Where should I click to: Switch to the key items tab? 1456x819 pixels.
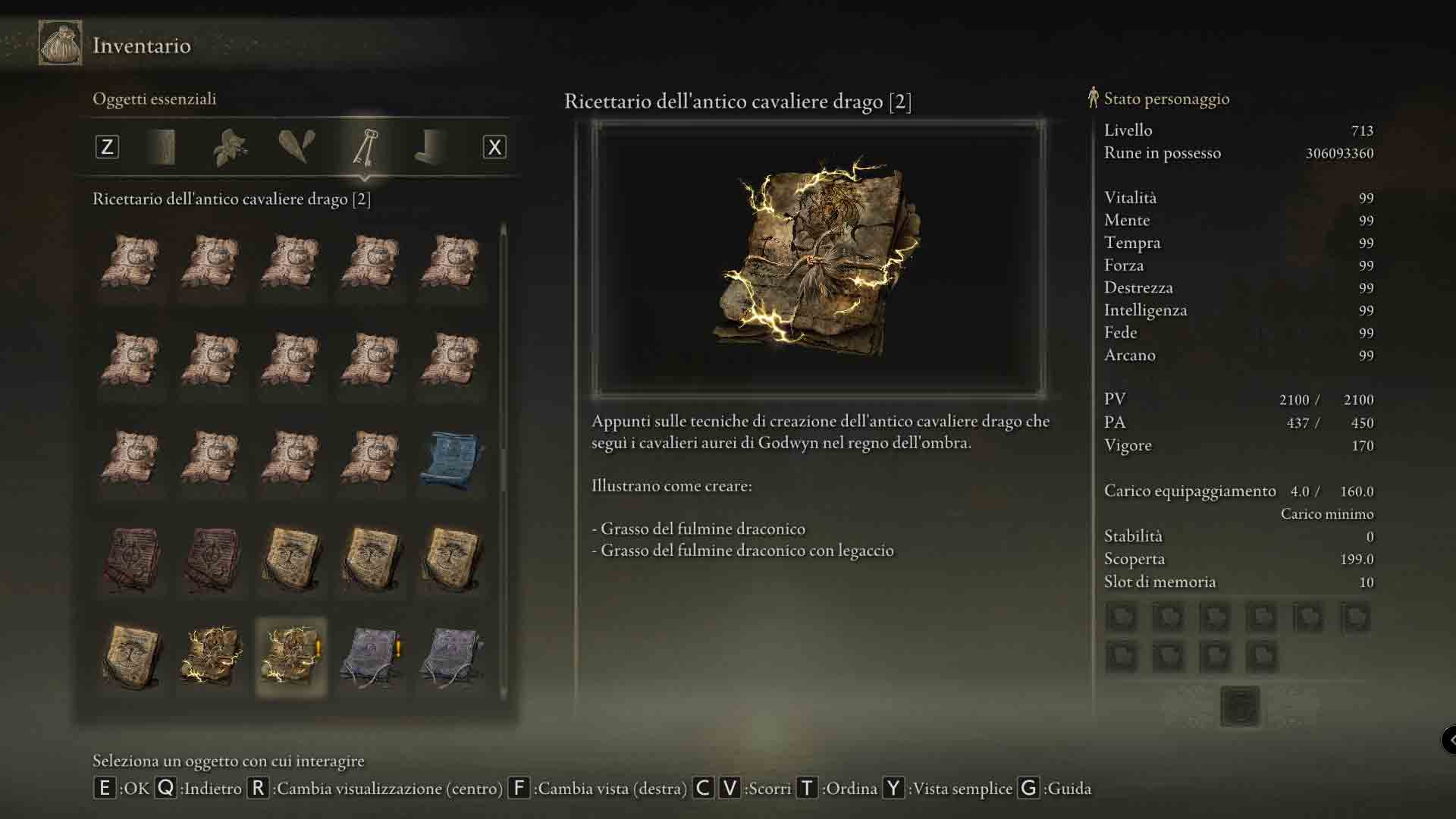pos(365,147)
